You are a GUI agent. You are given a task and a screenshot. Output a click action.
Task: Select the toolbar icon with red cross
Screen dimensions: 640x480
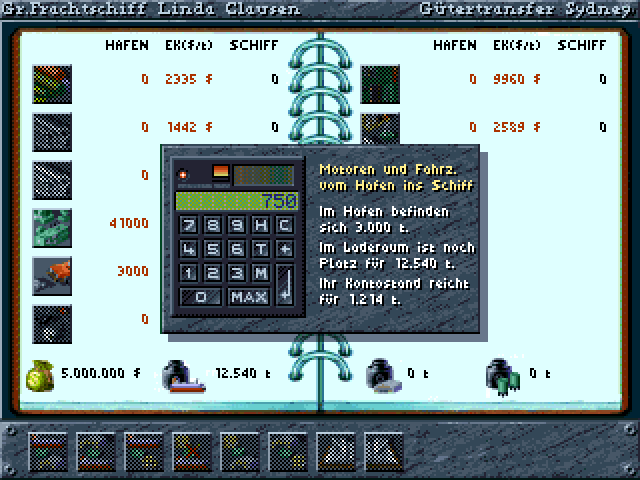tap(190, 451)
